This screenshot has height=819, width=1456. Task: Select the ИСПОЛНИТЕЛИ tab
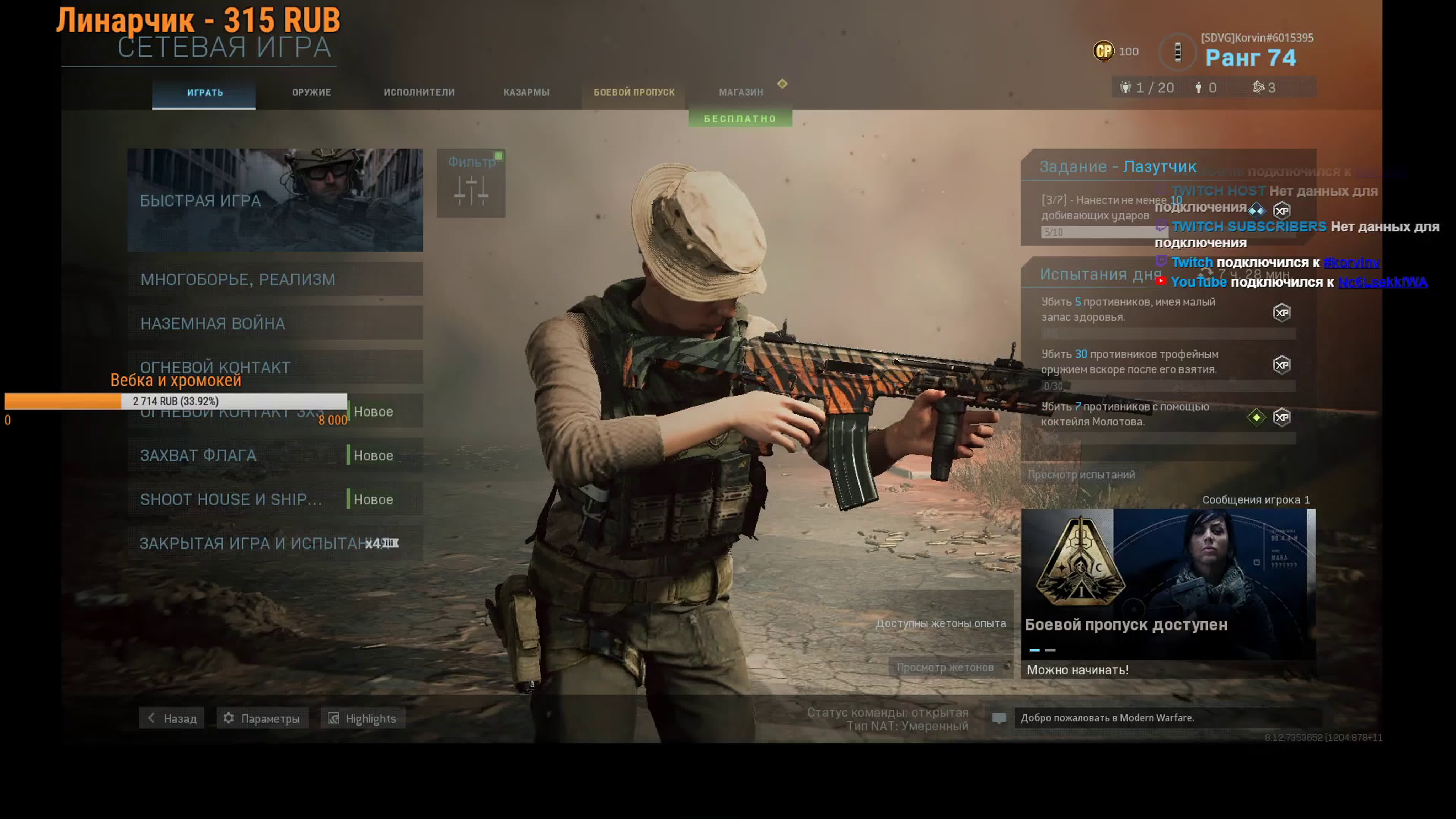[x=419, y=93]
